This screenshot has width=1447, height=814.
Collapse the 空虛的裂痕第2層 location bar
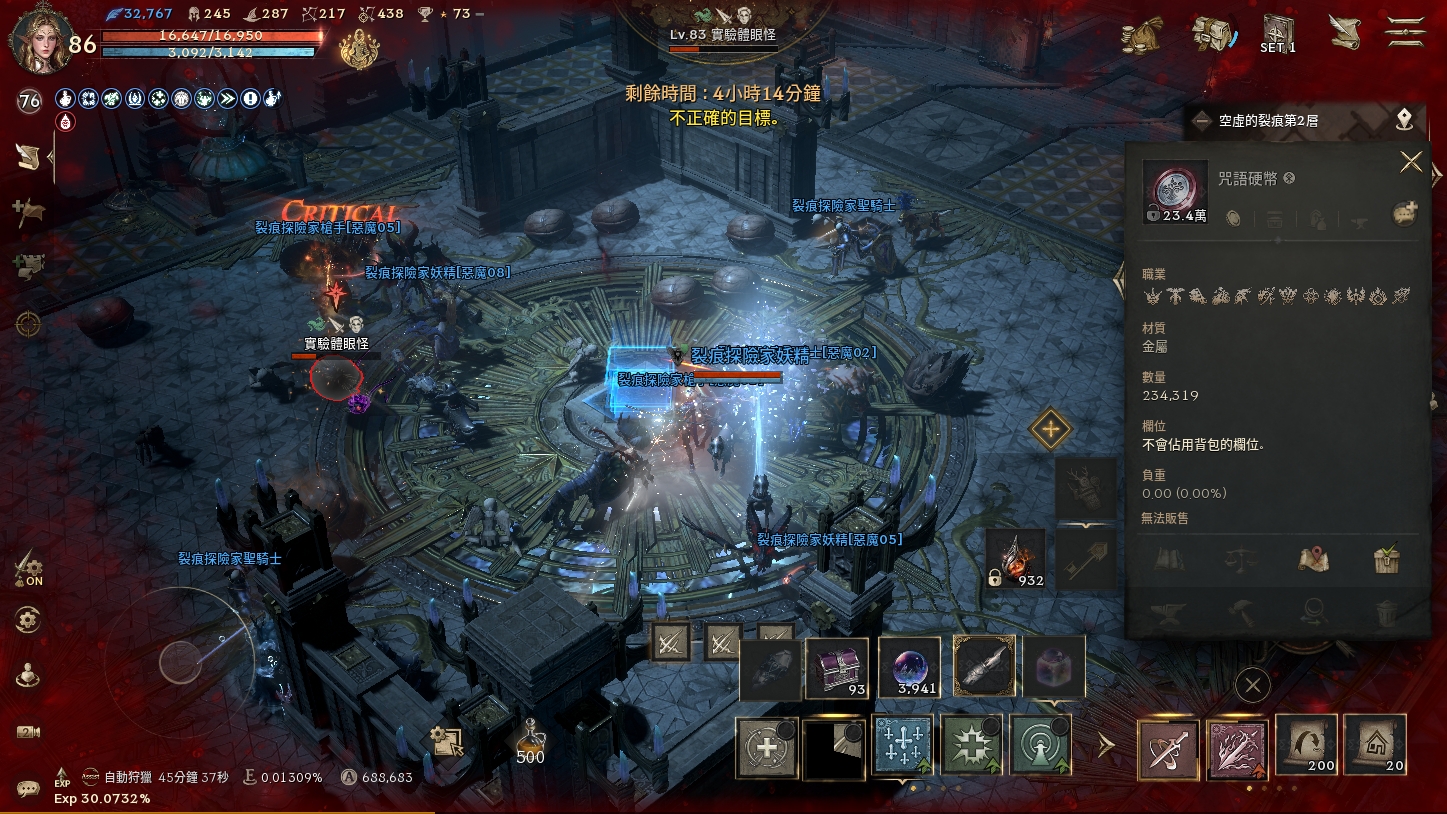coord(1203,121)
